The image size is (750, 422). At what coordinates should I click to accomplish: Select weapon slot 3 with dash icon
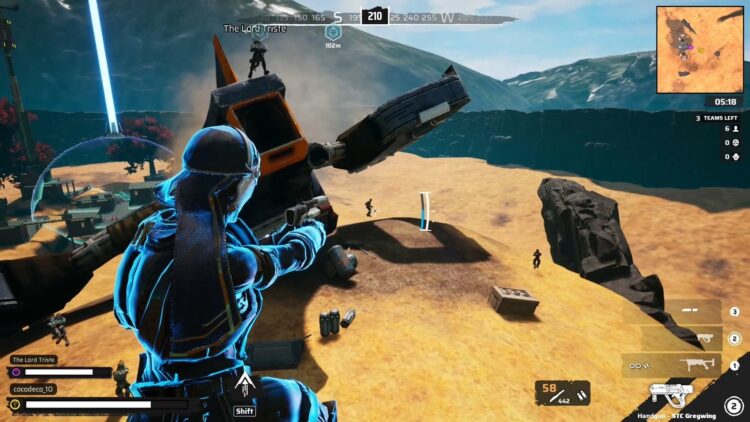(682, 312)
